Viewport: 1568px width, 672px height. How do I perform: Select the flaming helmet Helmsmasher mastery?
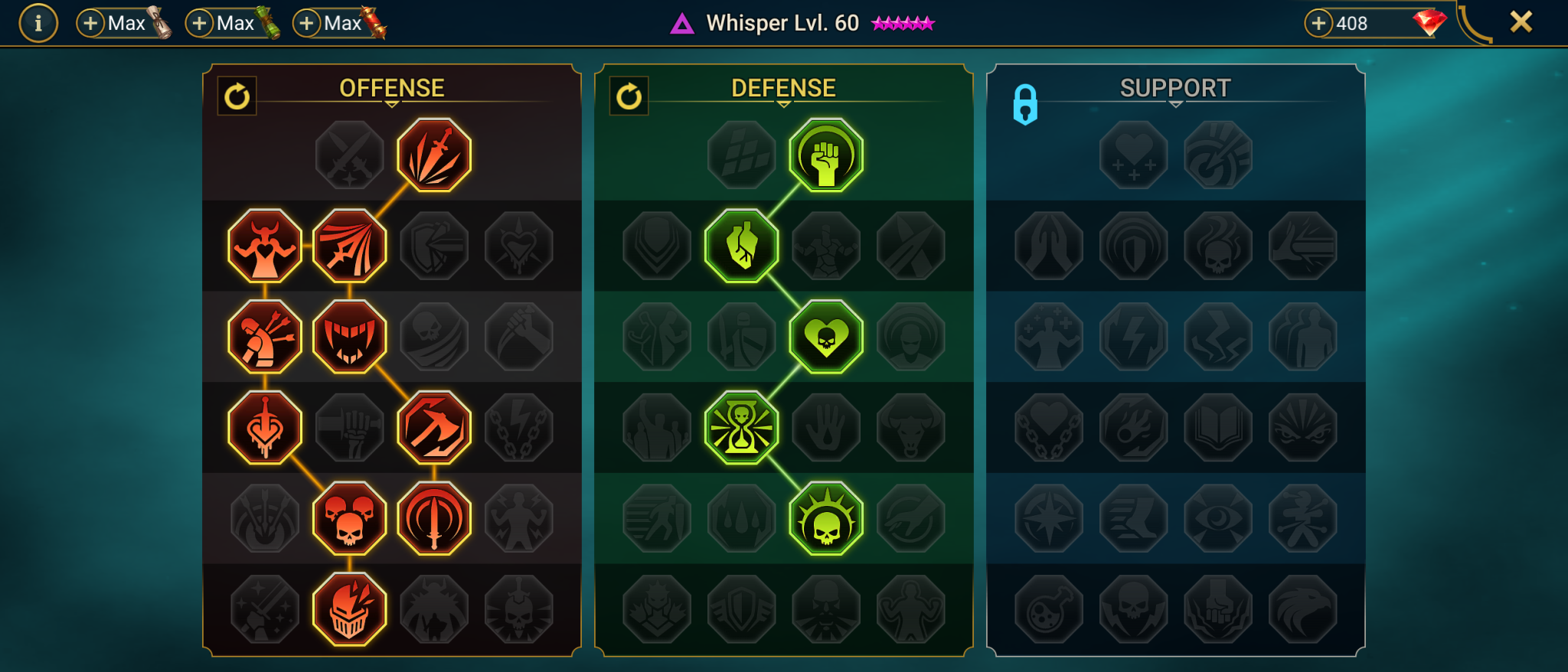pyautogui.click(x=349, y=608)
